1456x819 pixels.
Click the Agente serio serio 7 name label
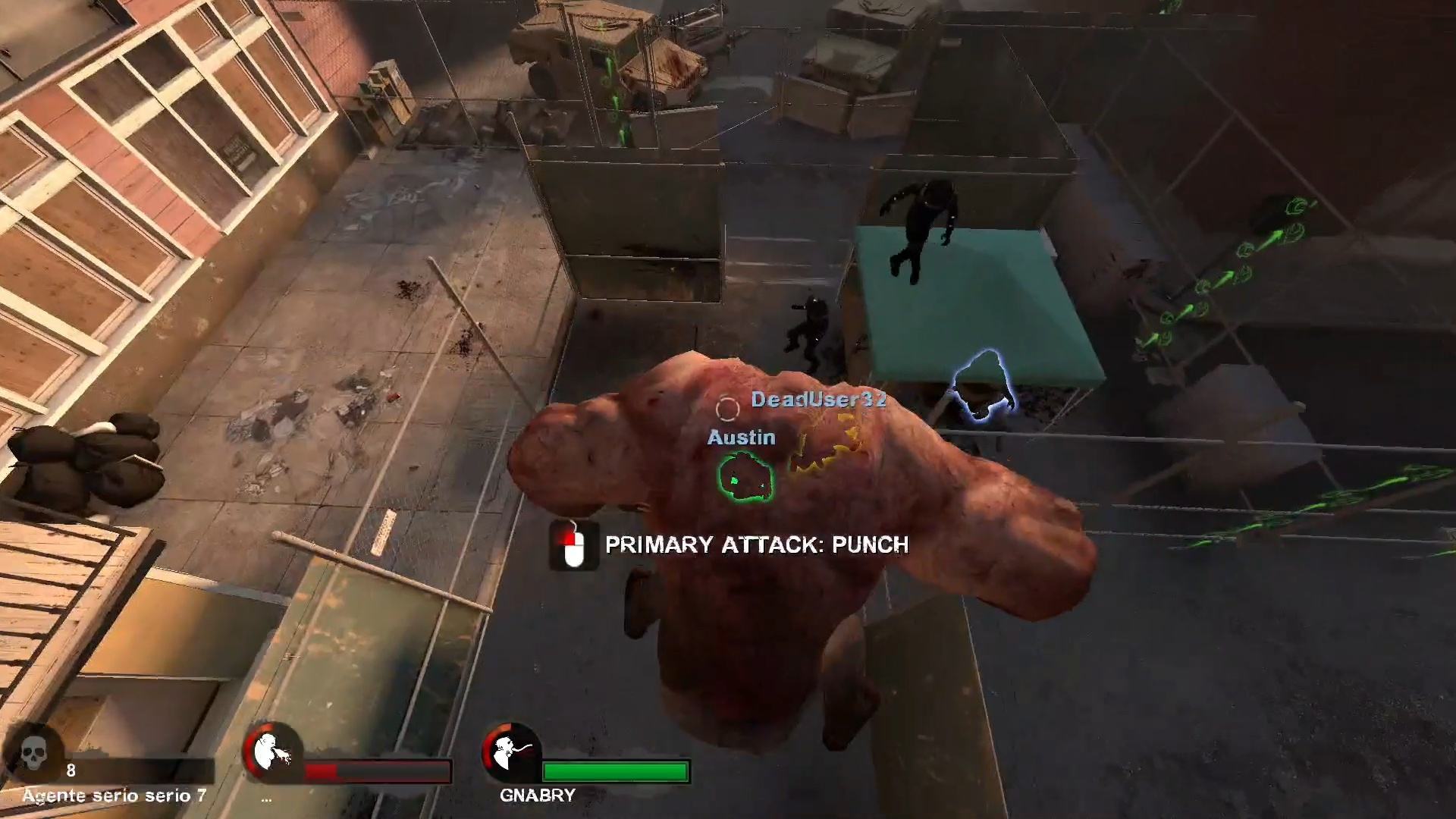click(115, 795)
